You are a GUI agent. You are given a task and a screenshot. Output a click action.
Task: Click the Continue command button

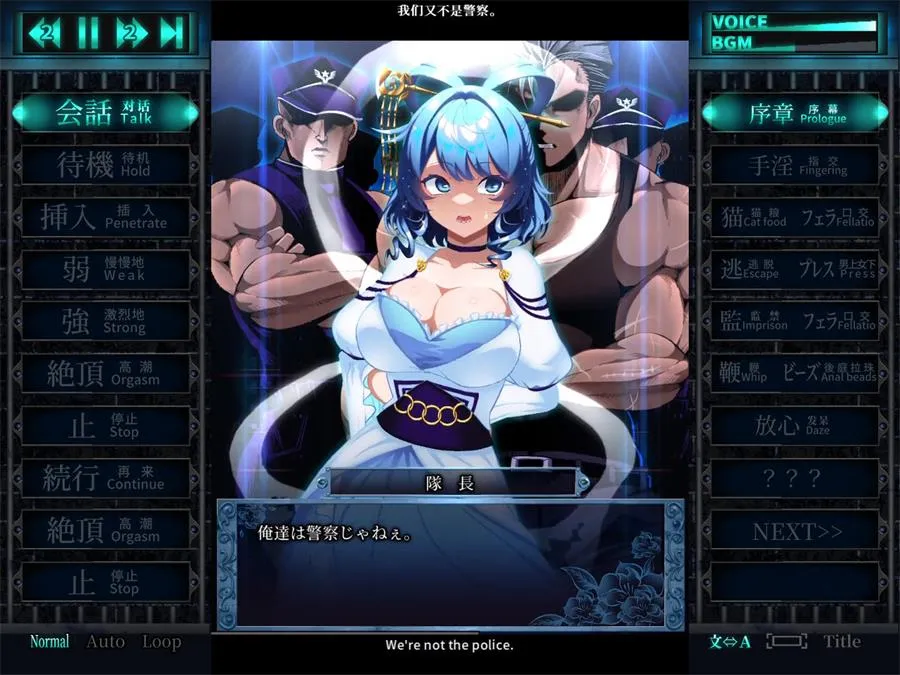[x=105, y=477]
